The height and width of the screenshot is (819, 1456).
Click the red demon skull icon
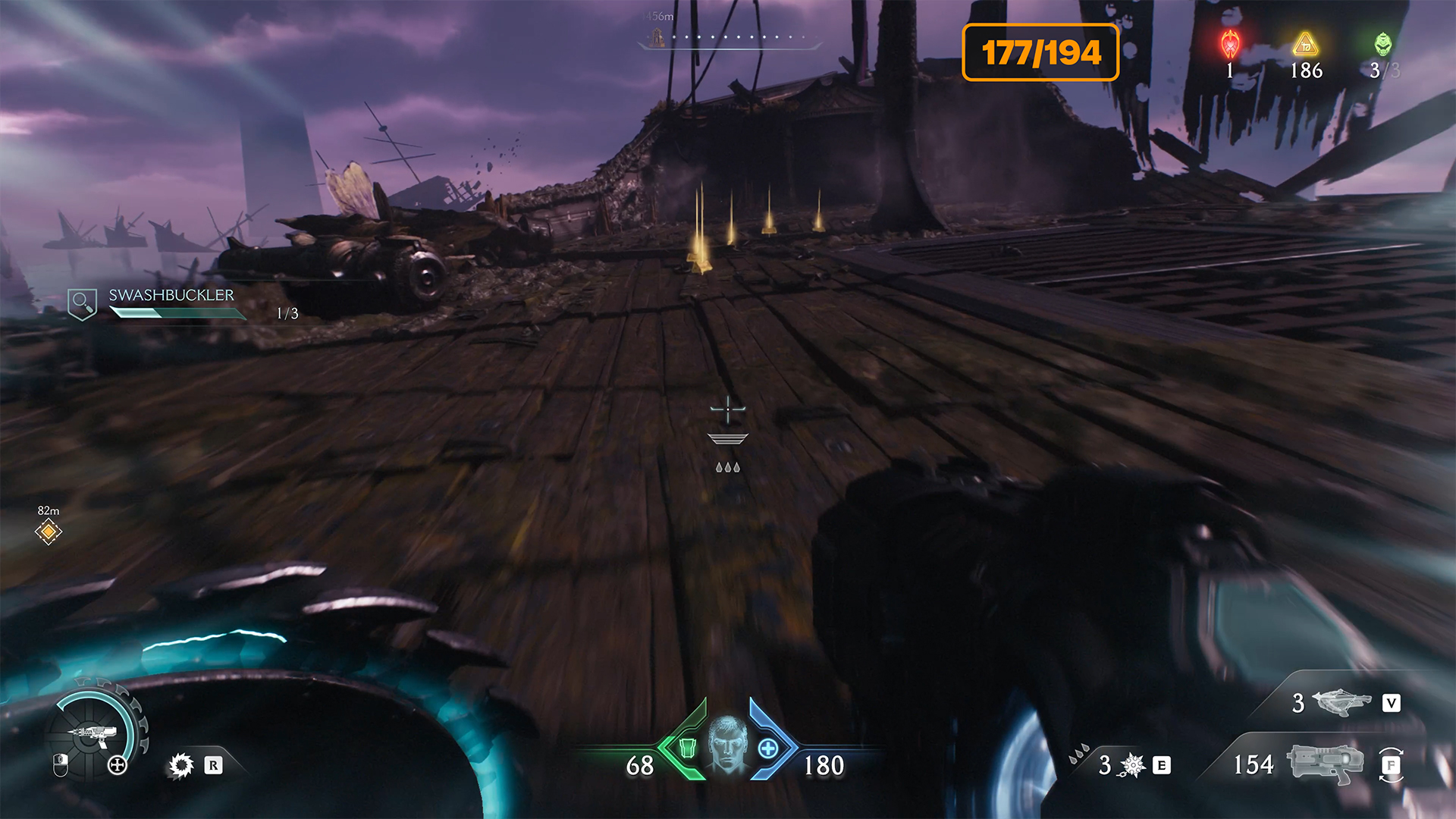[1230, 44]
